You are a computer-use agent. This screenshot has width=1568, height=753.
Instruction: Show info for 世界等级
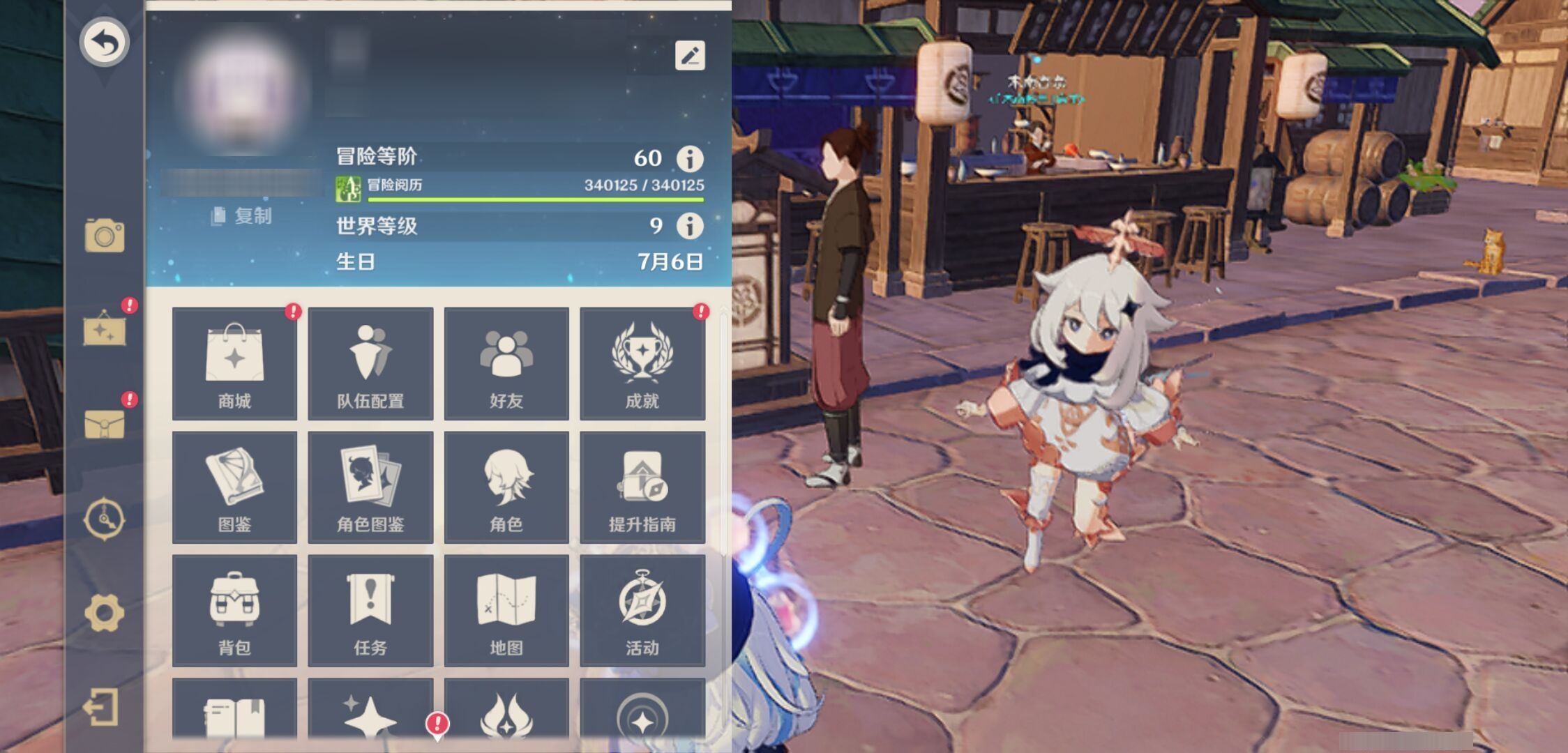click(690, 226)
